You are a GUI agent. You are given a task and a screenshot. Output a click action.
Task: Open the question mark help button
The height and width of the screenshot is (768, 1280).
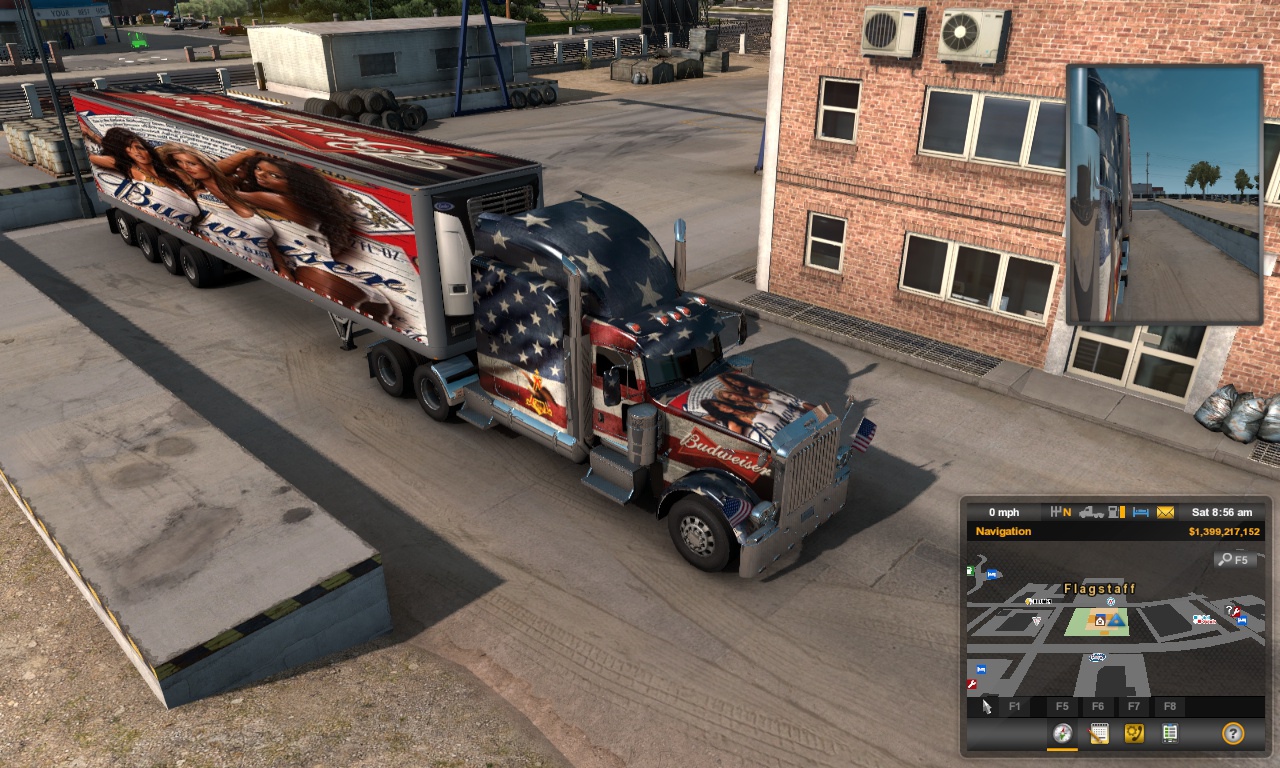[x=1233, y=734]
